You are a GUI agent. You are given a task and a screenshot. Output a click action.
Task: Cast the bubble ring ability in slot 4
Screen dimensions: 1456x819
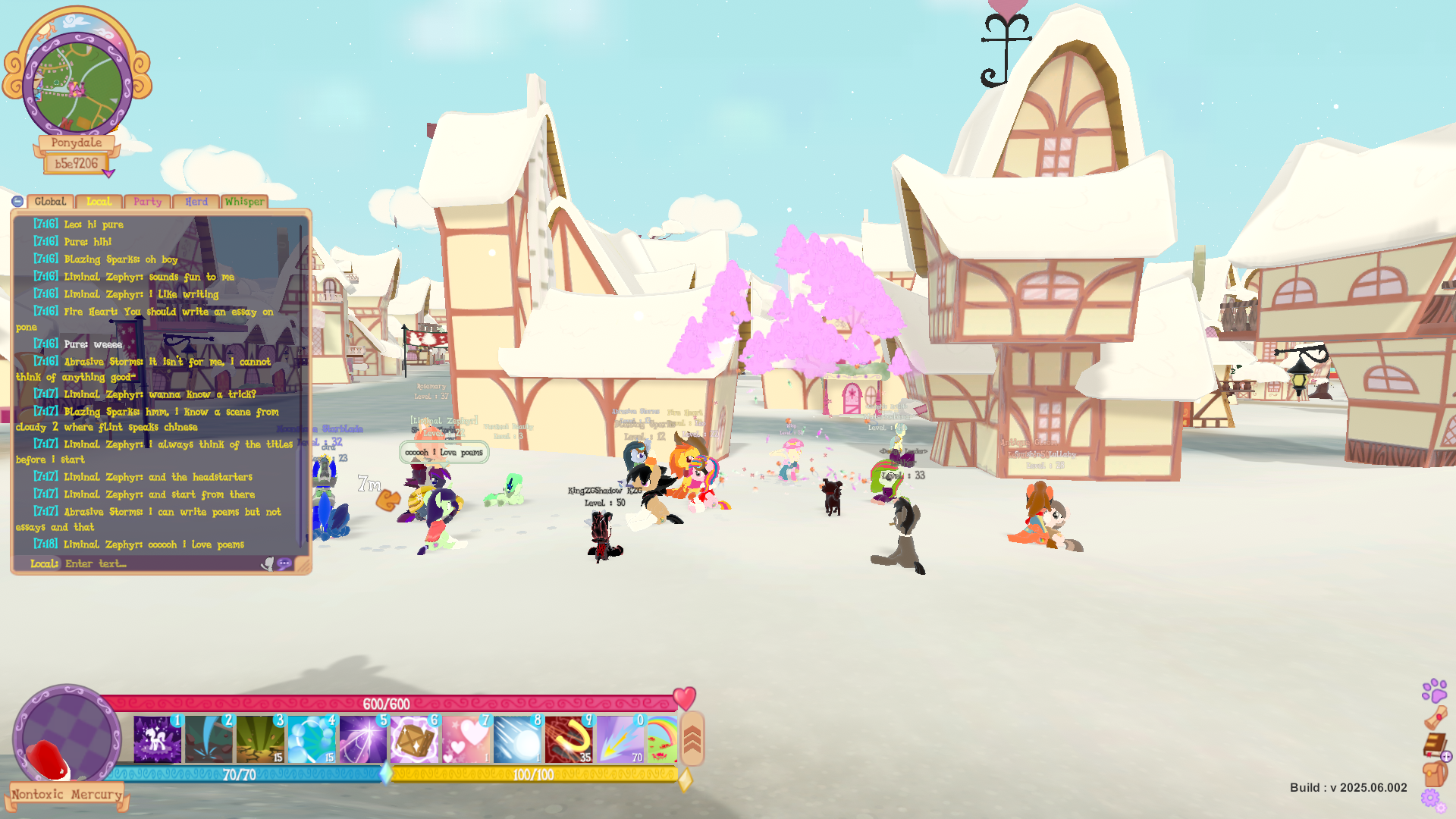tap(311, 739)
